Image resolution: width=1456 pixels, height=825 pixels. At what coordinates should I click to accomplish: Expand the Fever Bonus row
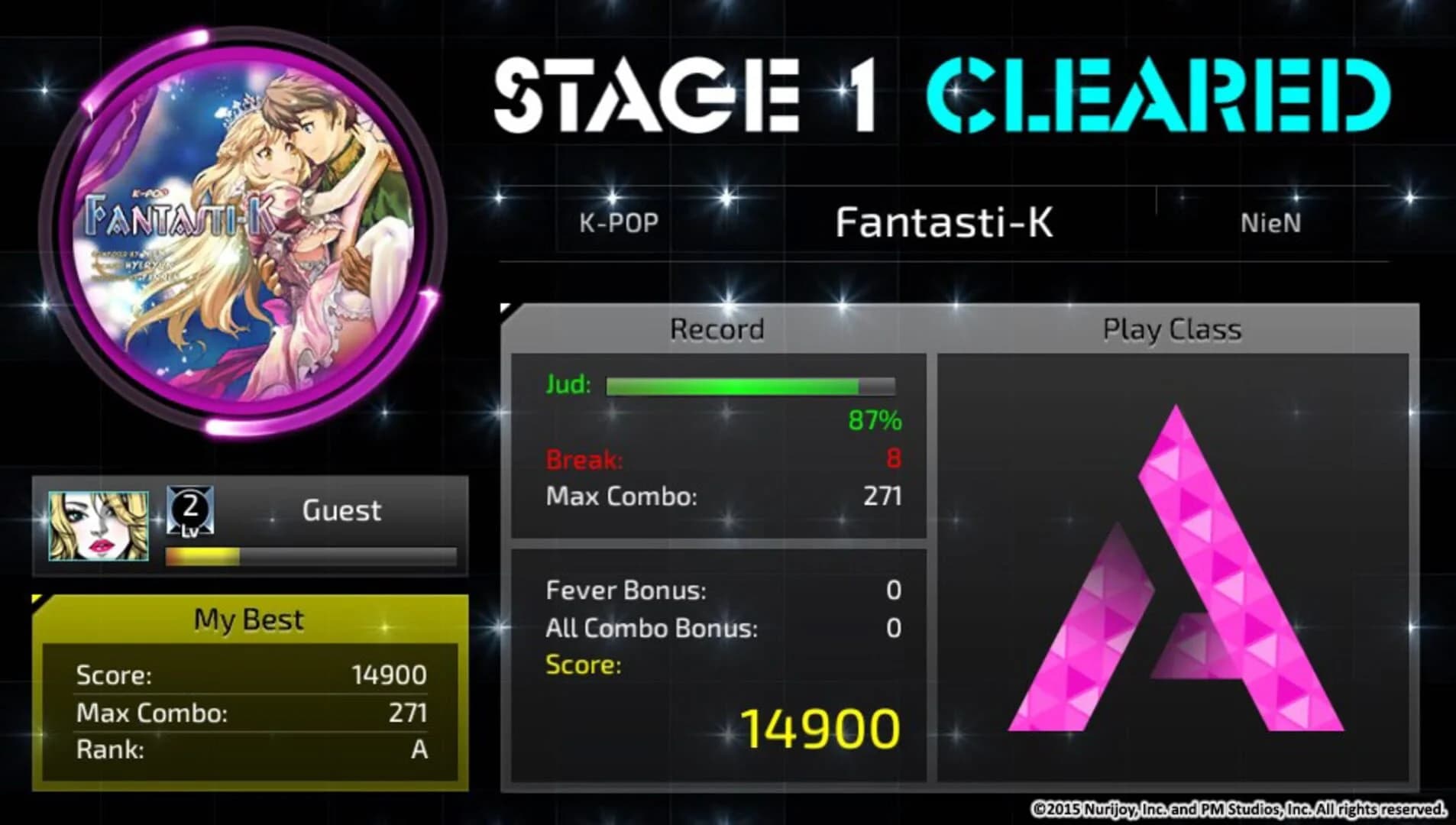click(626, 590)
